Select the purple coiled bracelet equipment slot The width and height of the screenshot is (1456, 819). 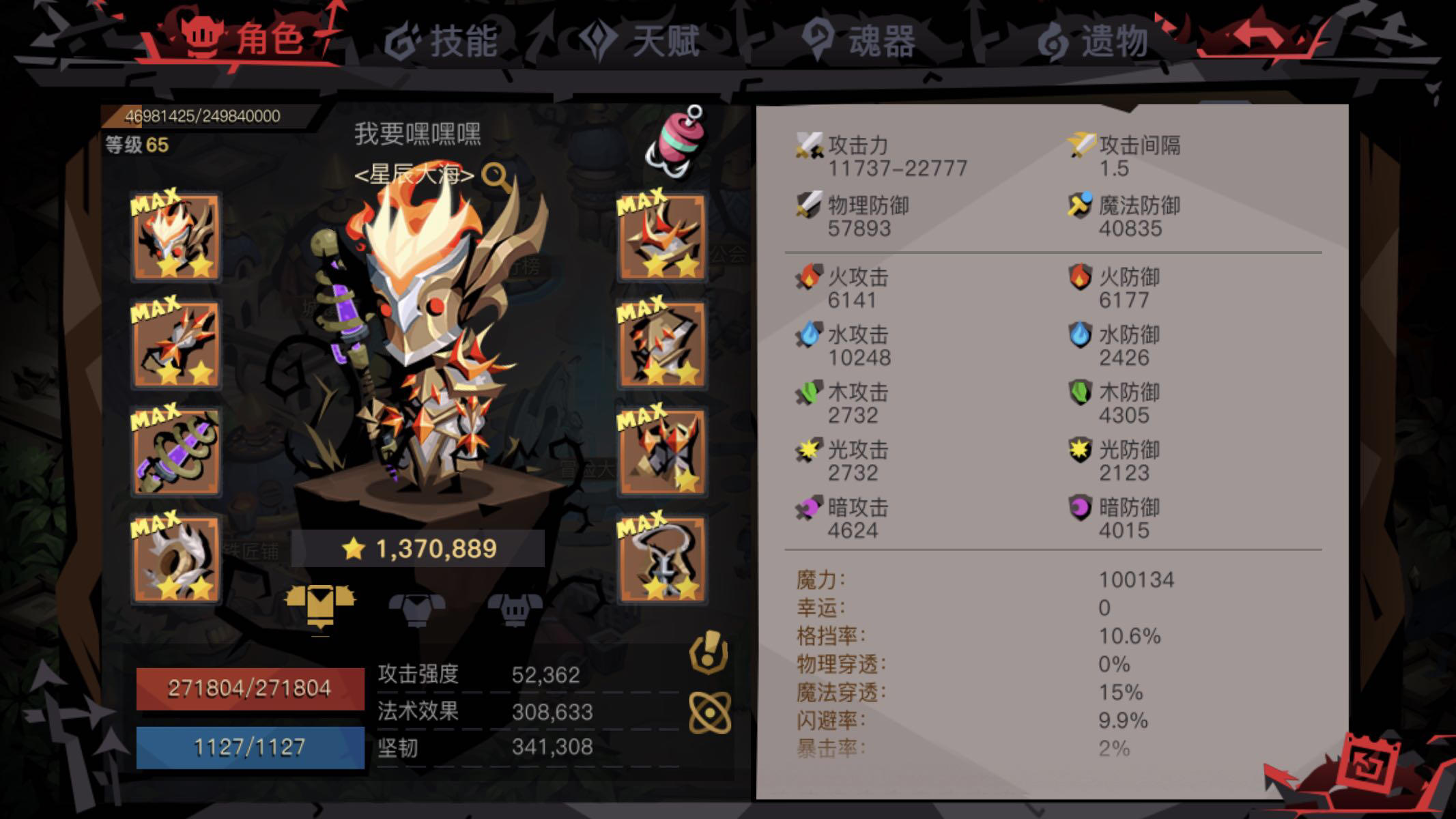(176, 449)
